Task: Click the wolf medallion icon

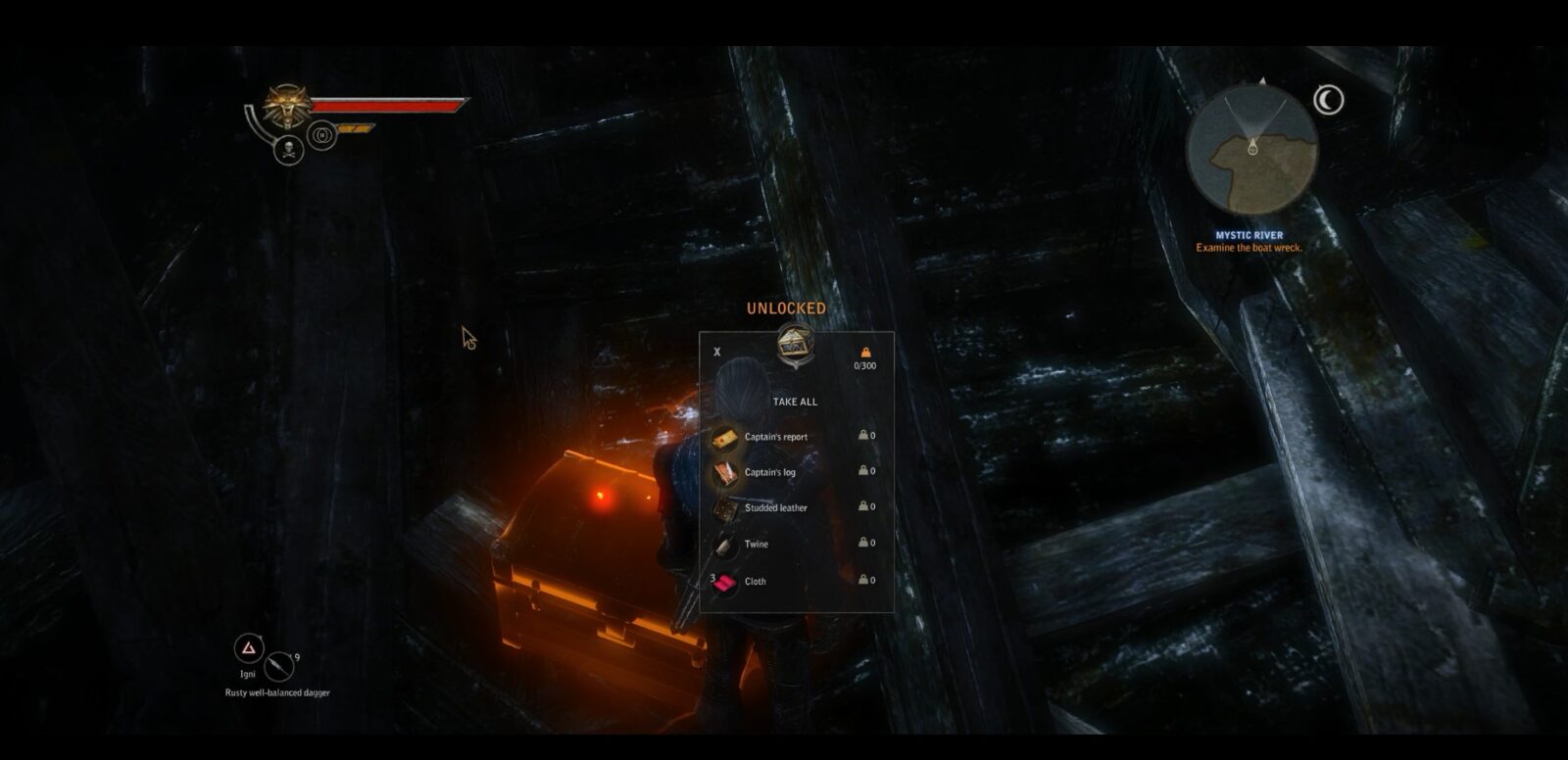Action: coord(287,106)
